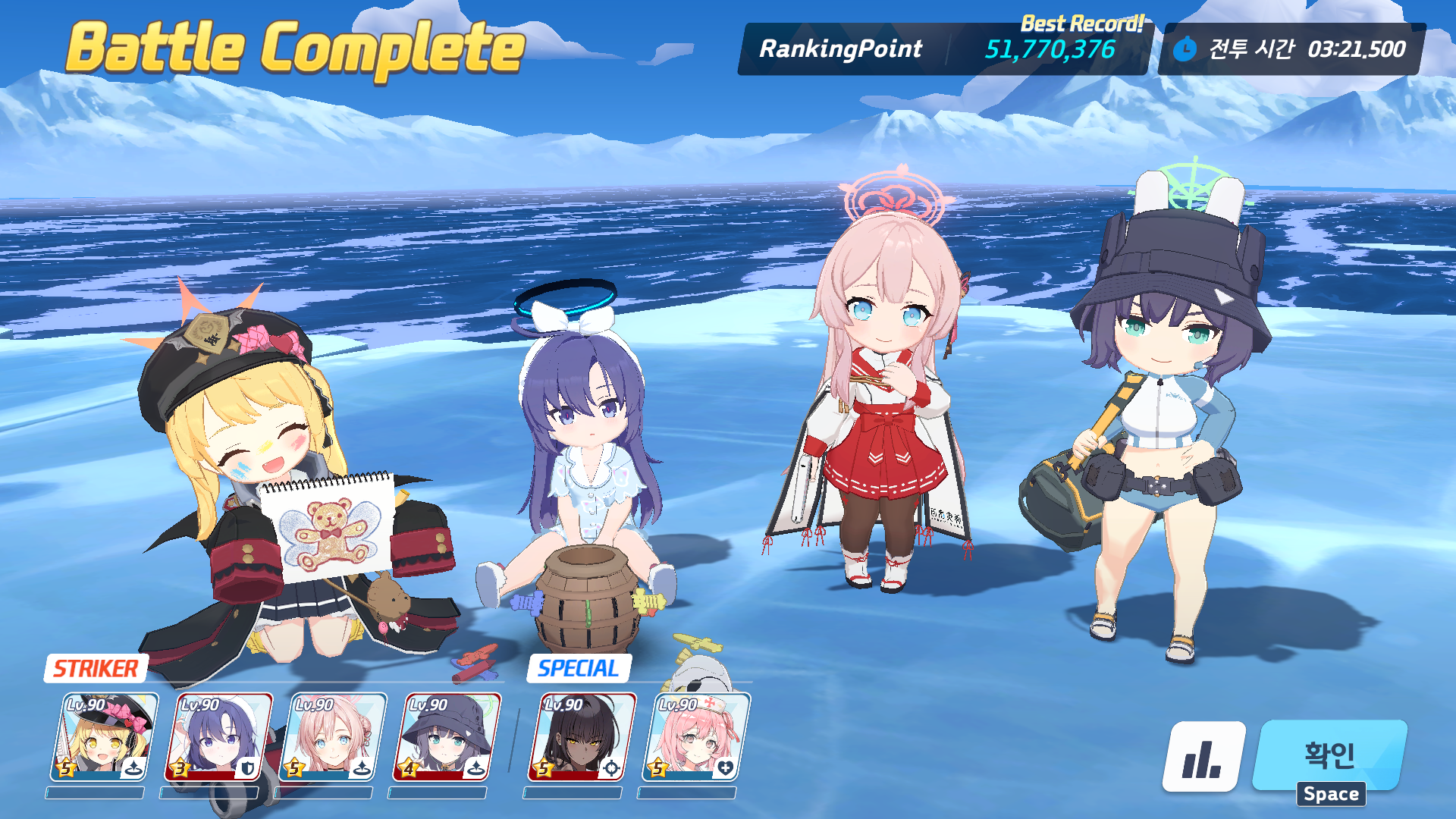
Task: Select the blonde striker with black cap portrait
Action: click(105, 736)
